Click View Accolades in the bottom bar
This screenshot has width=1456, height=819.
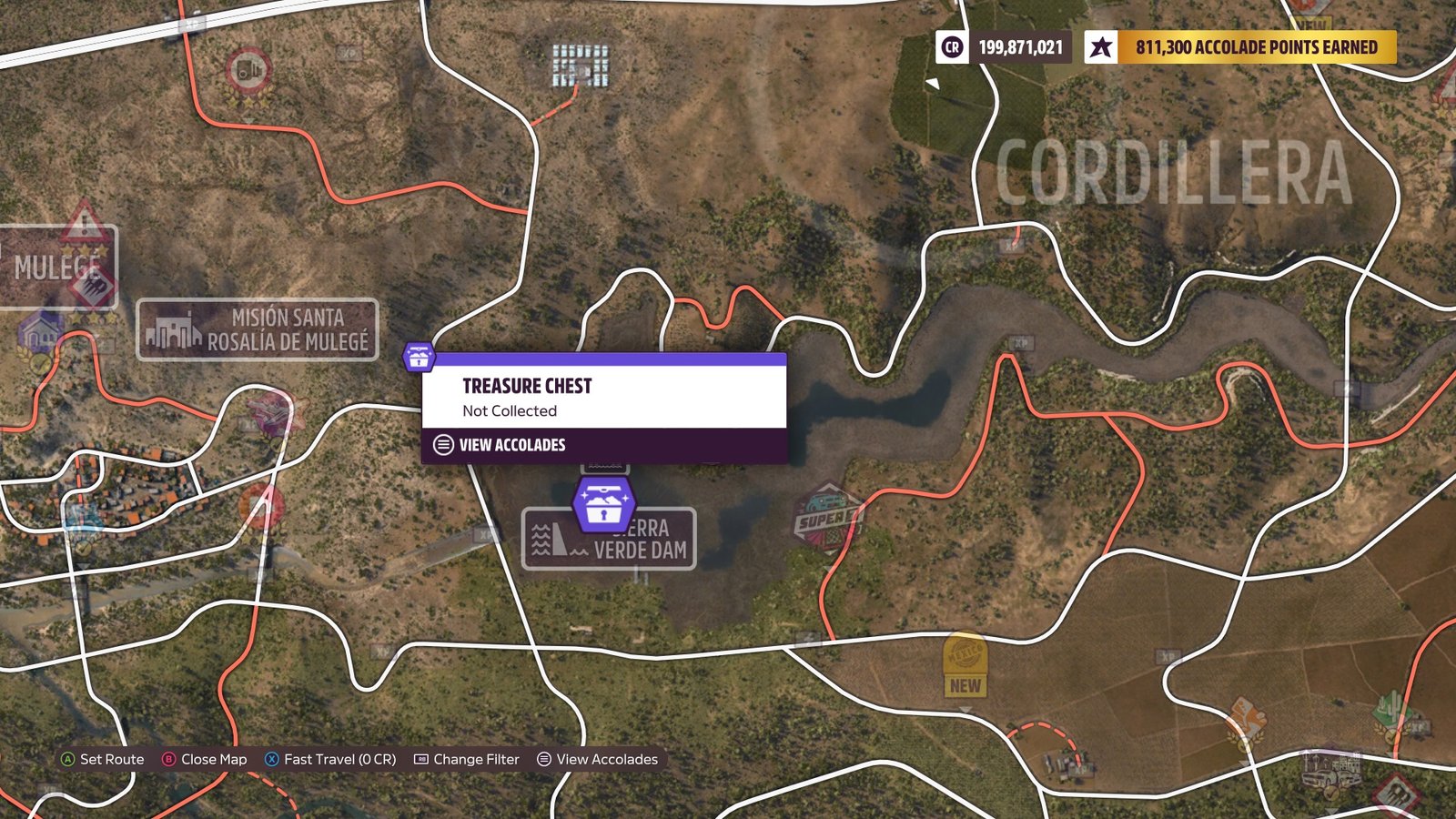tap(598, 759)
